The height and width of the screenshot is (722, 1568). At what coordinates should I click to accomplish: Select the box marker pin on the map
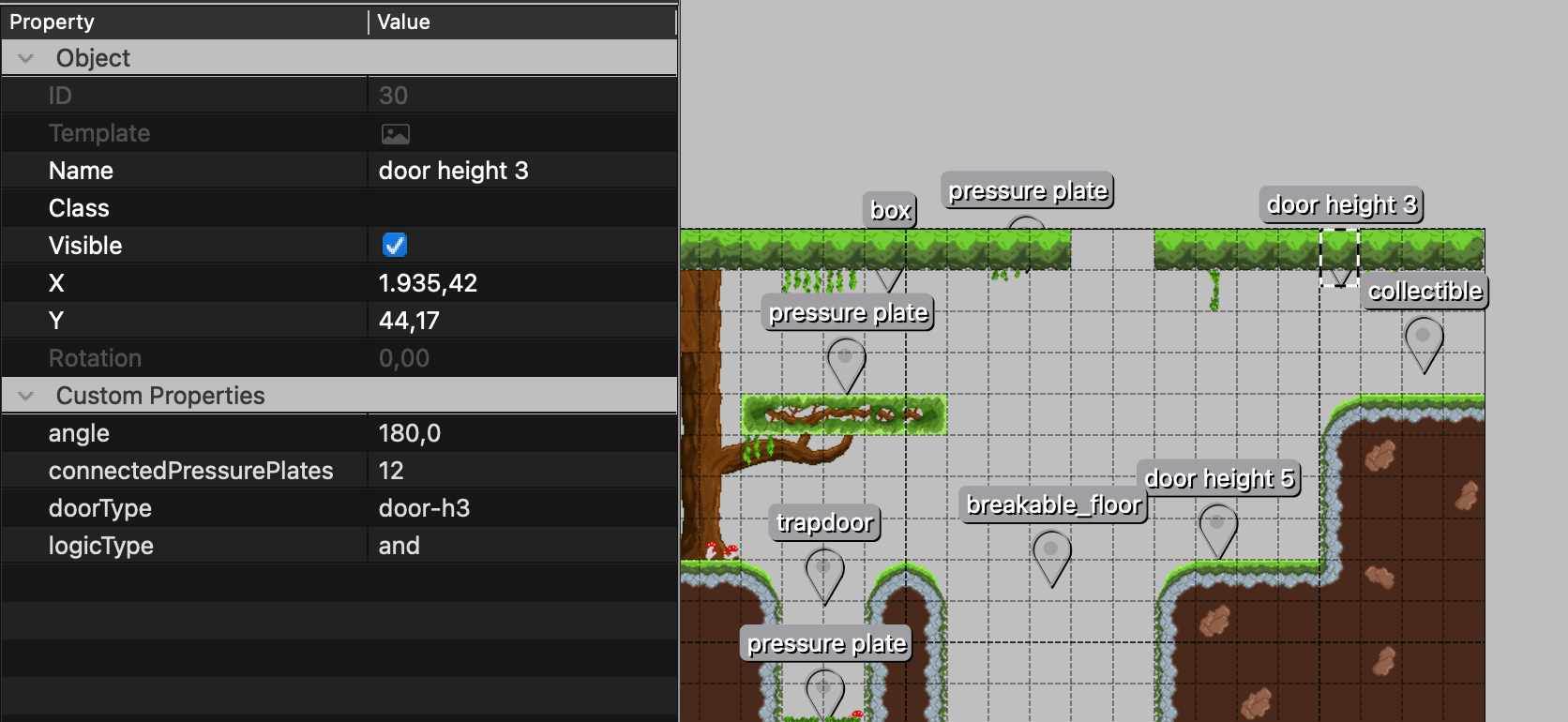889,277
